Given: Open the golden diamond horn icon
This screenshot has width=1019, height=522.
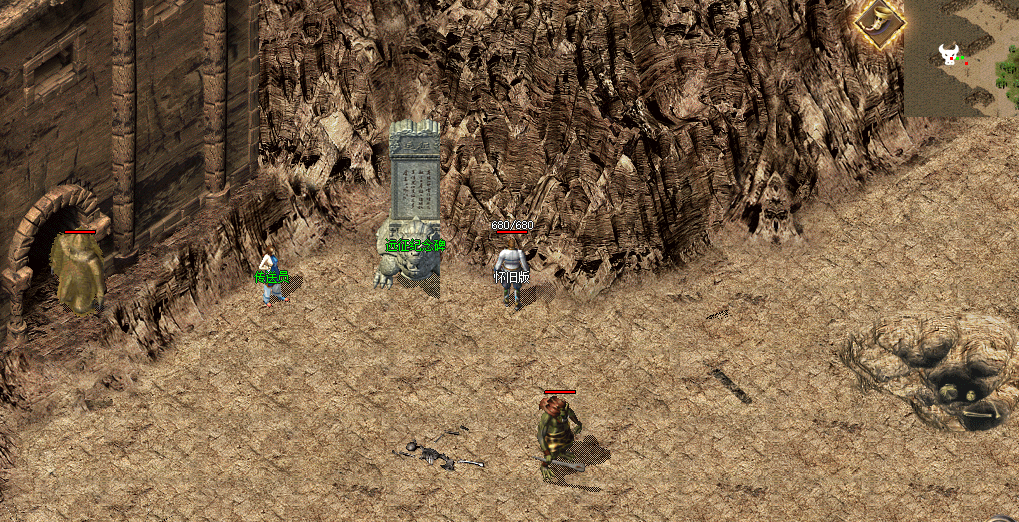Looking at the screenshot, I should click(879, 22).
